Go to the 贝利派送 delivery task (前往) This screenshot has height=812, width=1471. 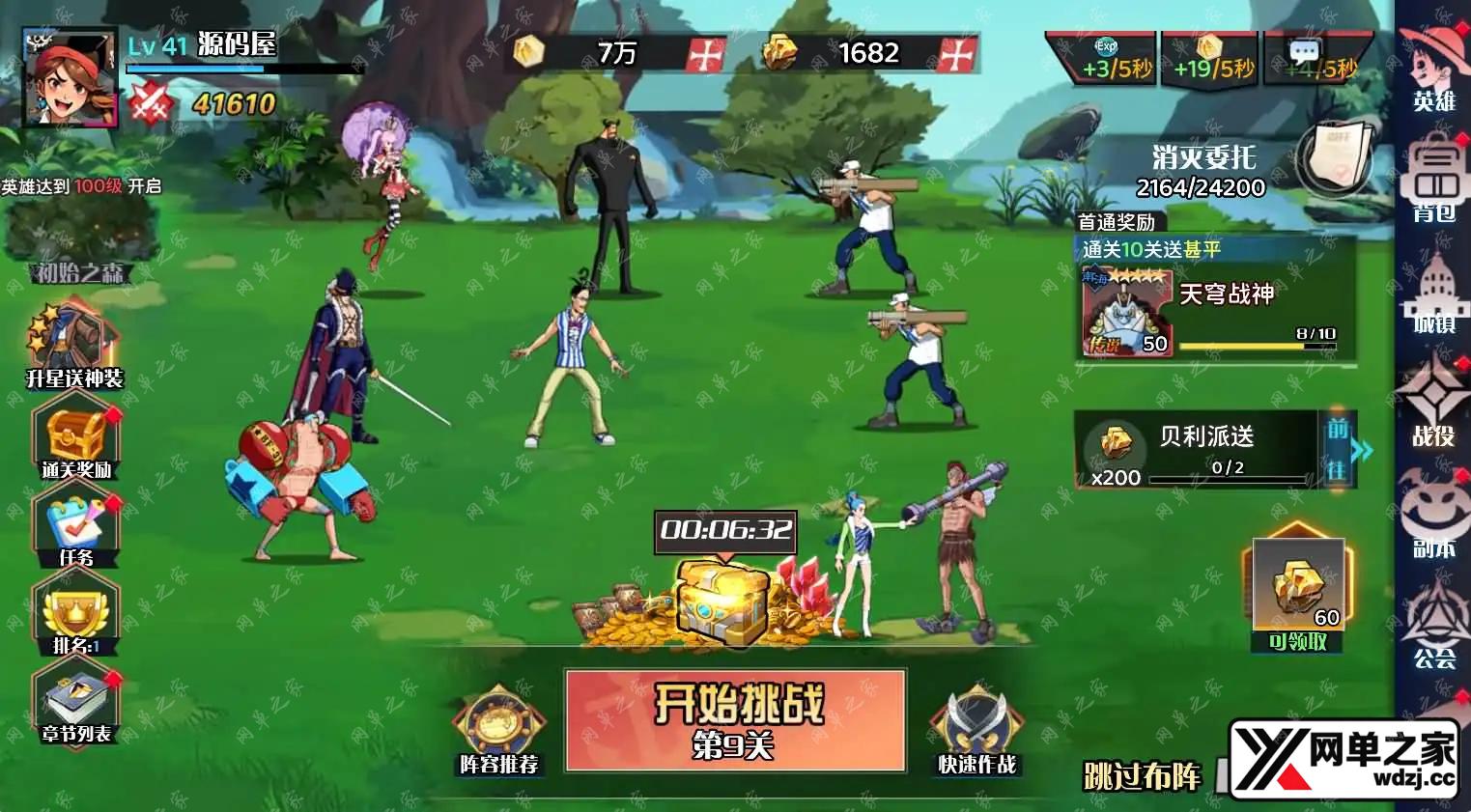pos(1338,449)
